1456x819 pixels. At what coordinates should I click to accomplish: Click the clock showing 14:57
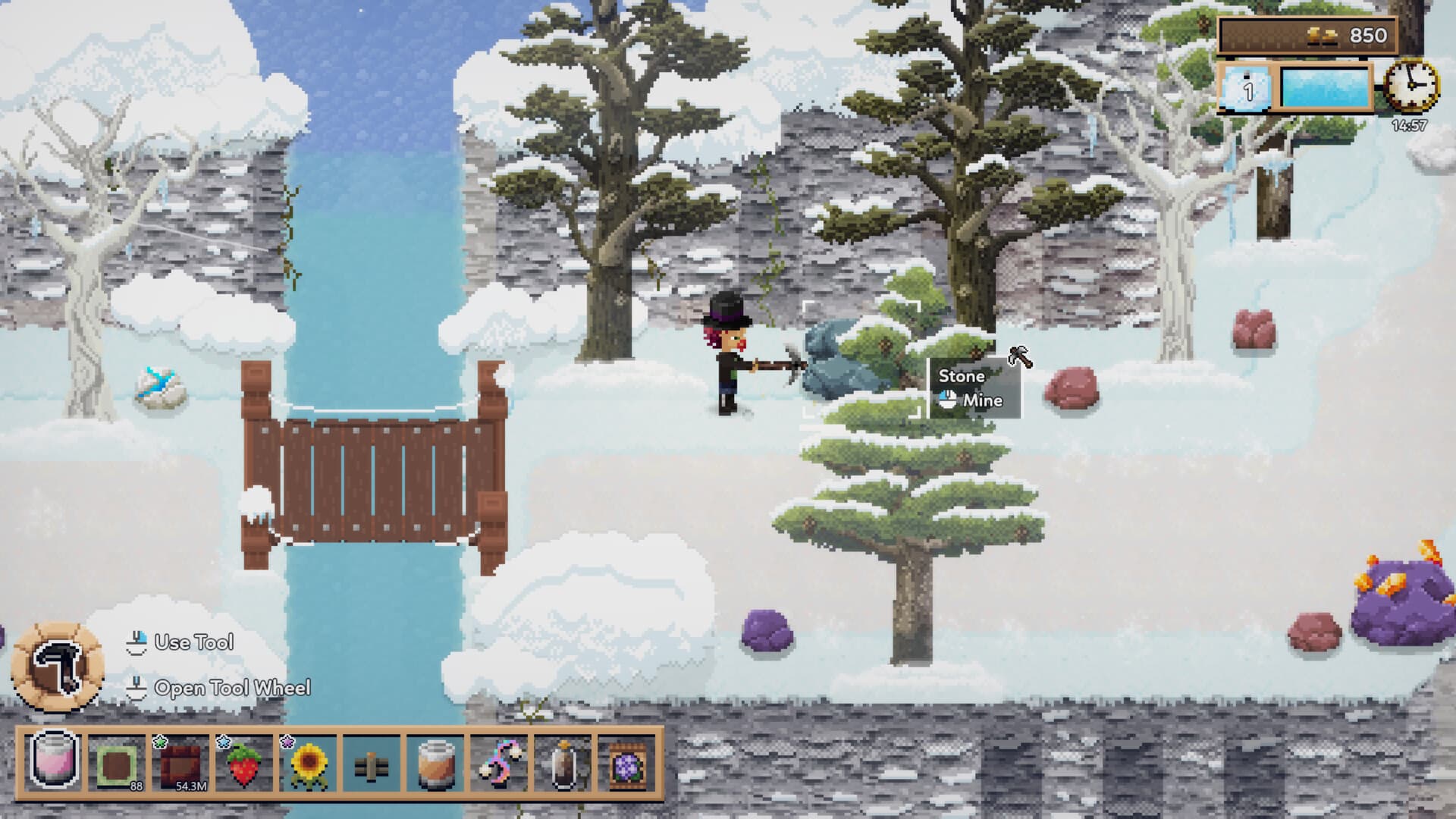point(1410,86)
